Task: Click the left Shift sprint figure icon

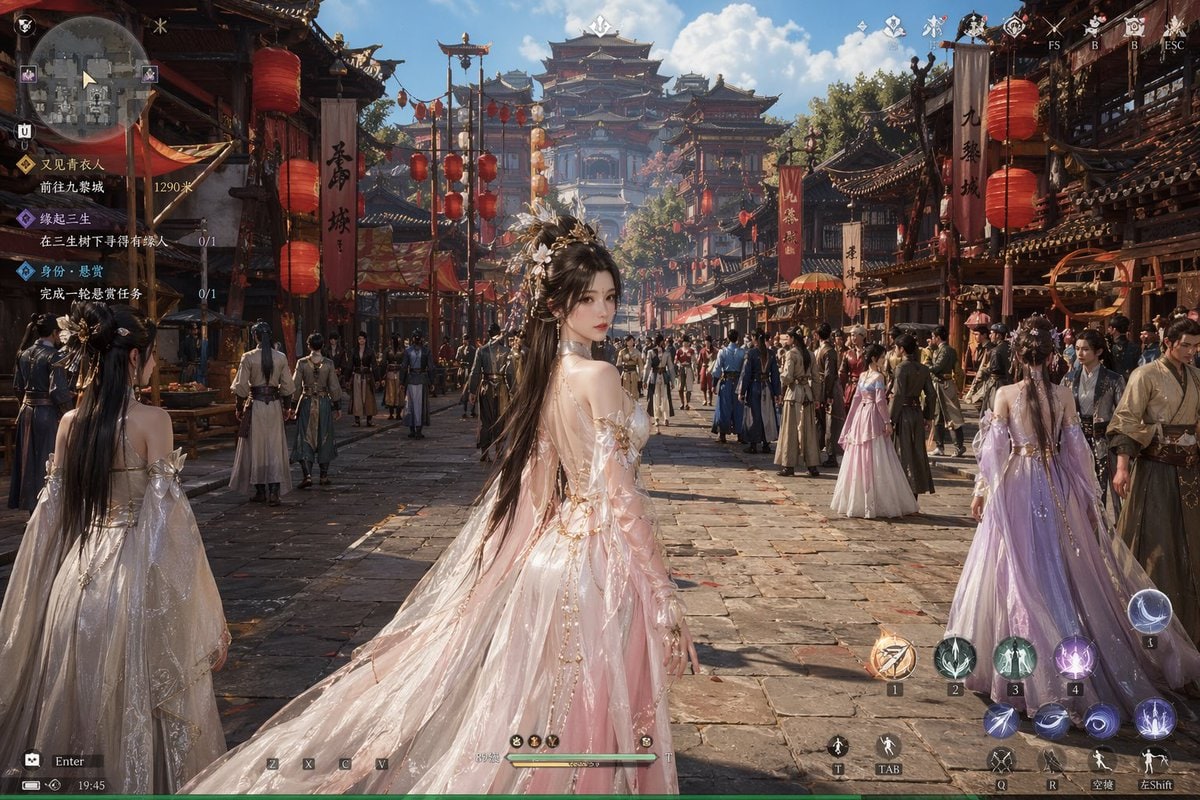Action: (x=1155, y=760)
